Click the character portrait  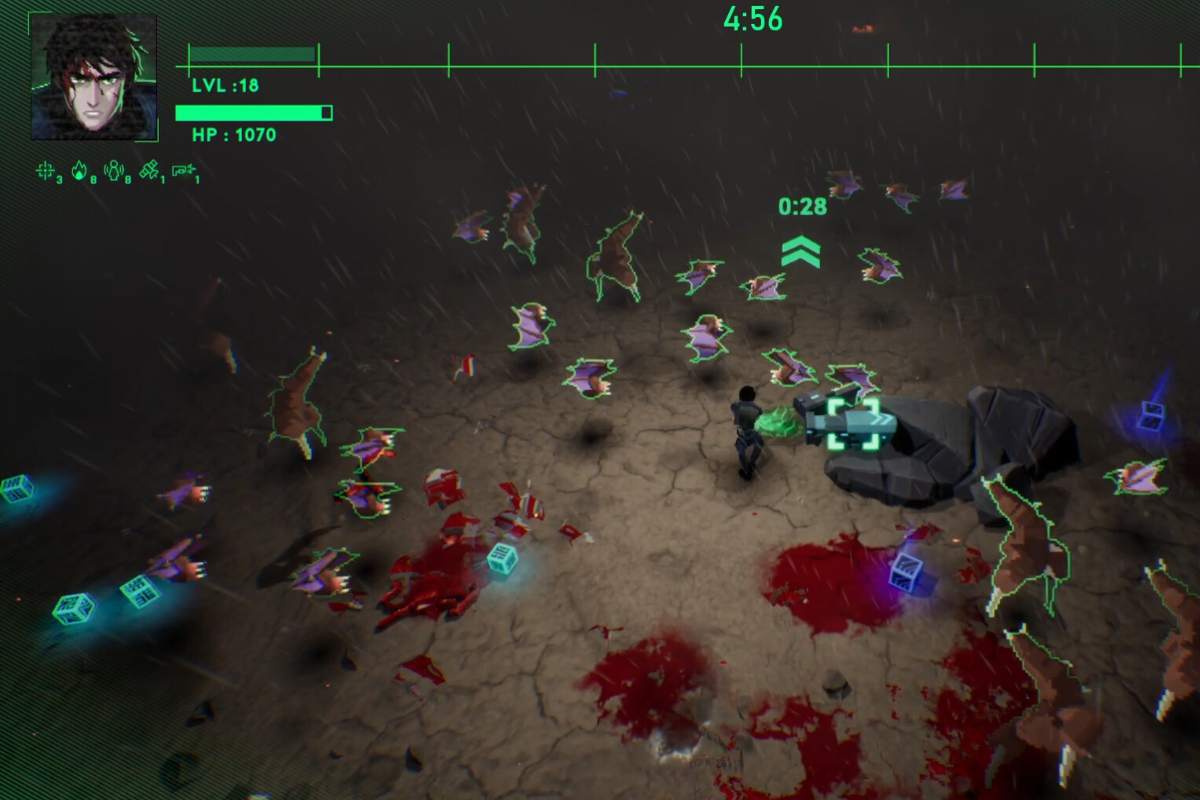tap(93, 77)
